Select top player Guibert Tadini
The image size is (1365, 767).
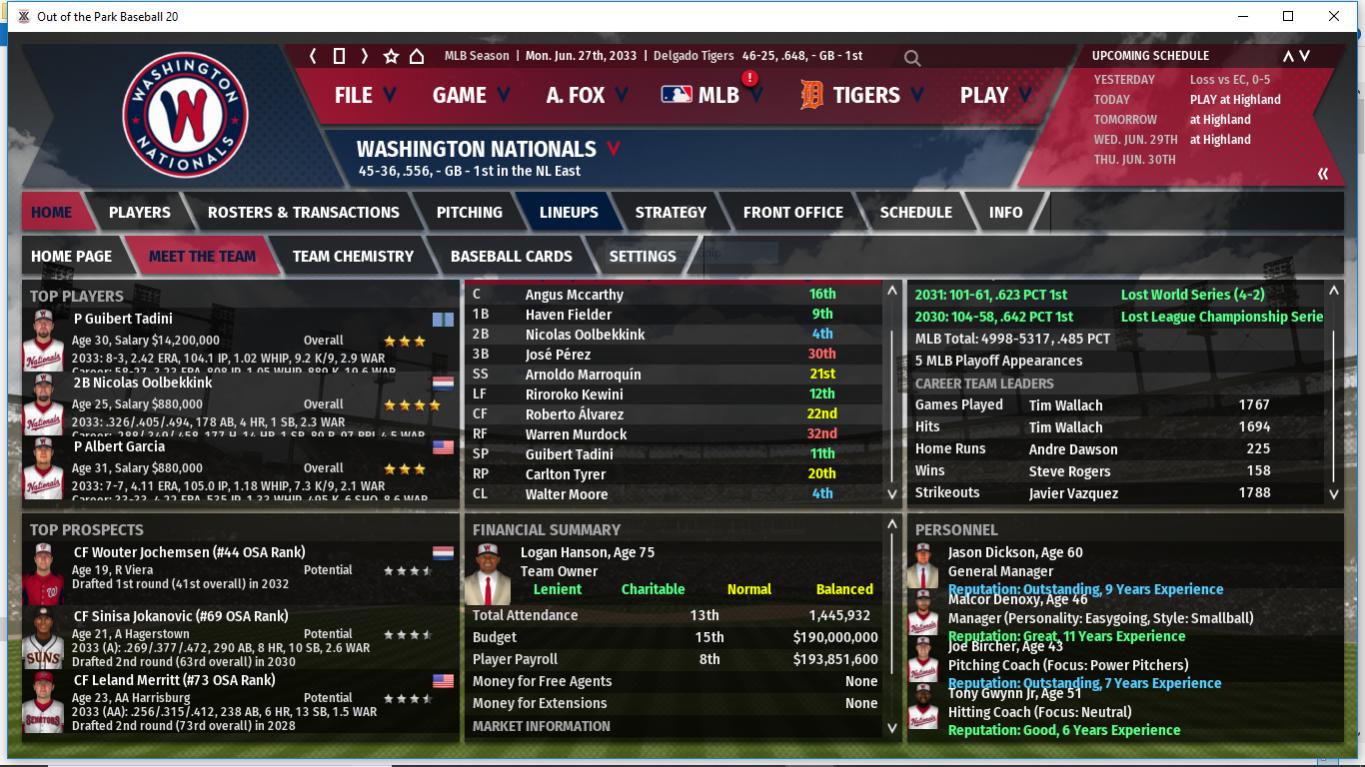(123, 319)
